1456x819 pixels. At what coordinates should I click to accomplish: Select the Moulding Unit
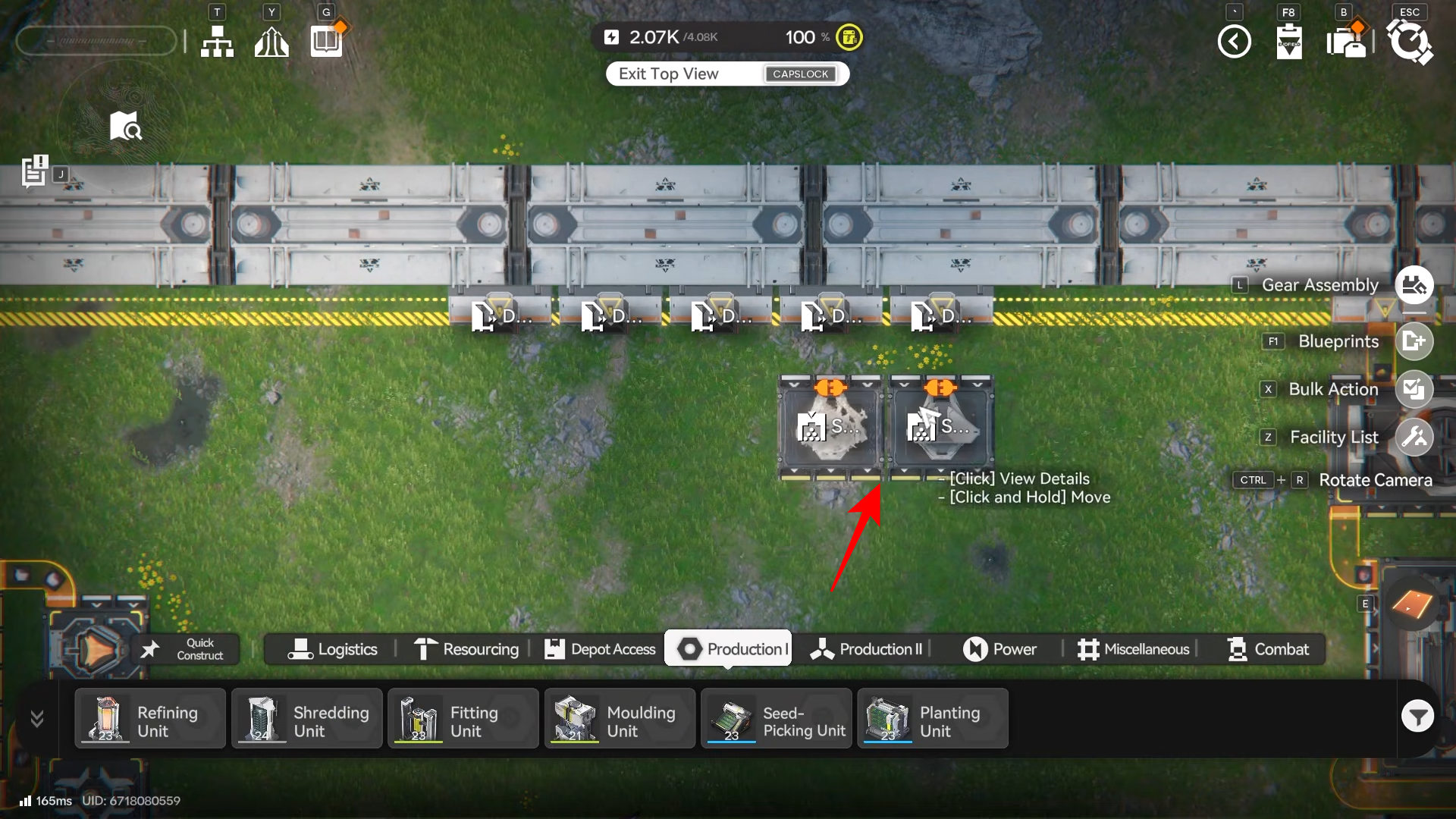(x=620, y=719)
